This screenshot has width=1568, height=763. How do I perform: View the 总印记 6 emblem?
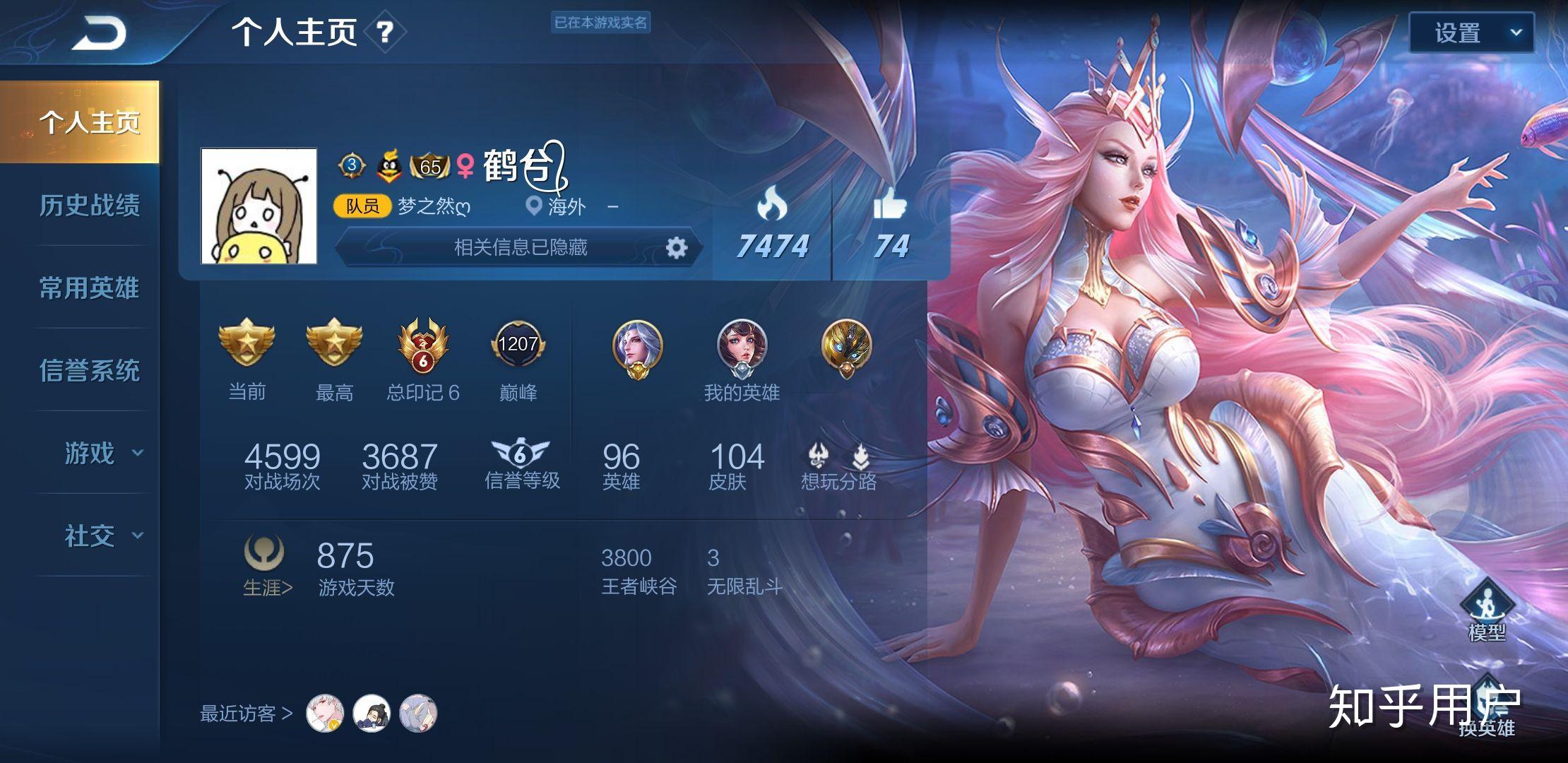(x=422, y=346)
